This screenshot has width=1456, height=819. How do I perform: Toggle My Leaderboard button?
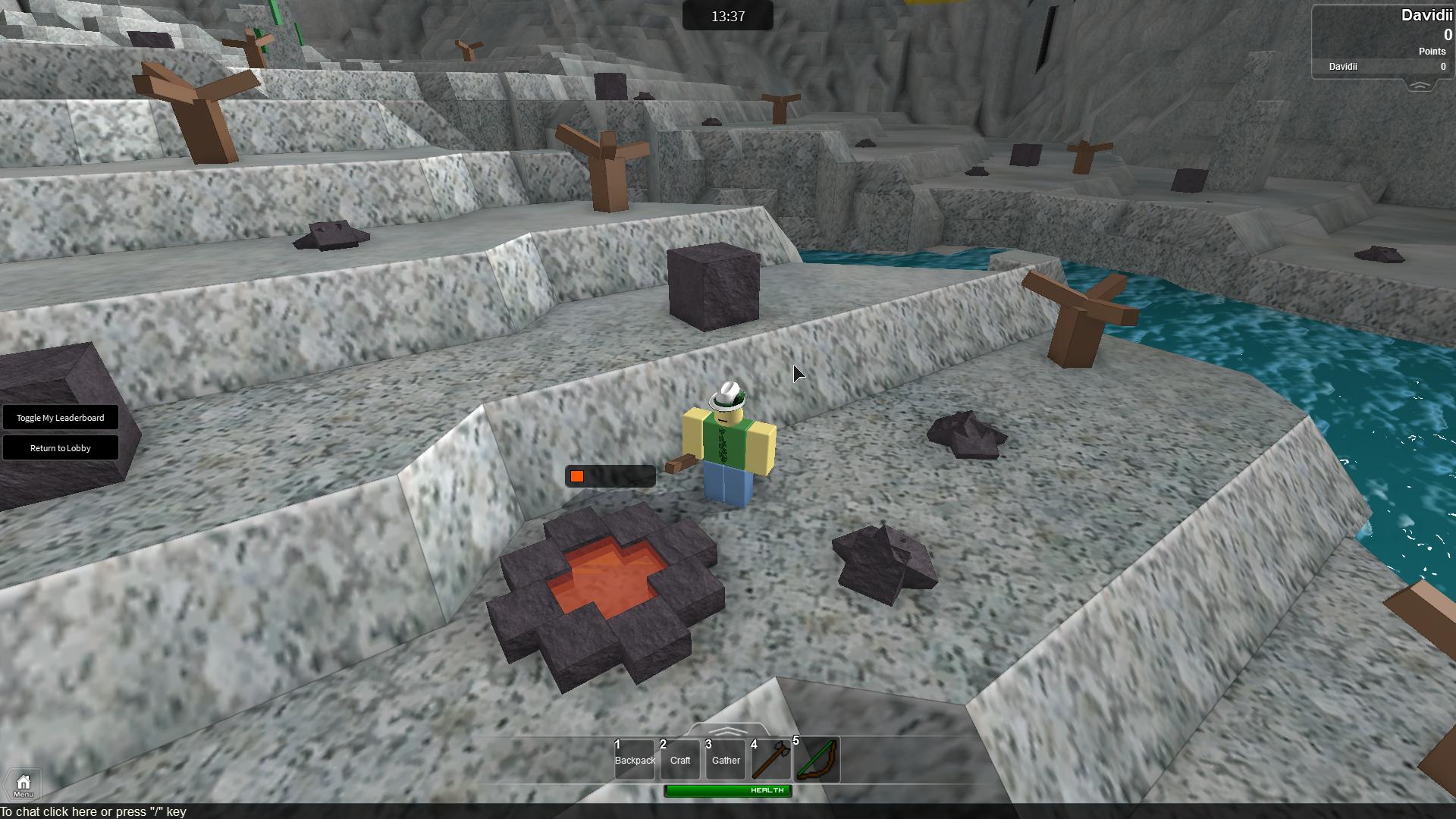(61, 418)
